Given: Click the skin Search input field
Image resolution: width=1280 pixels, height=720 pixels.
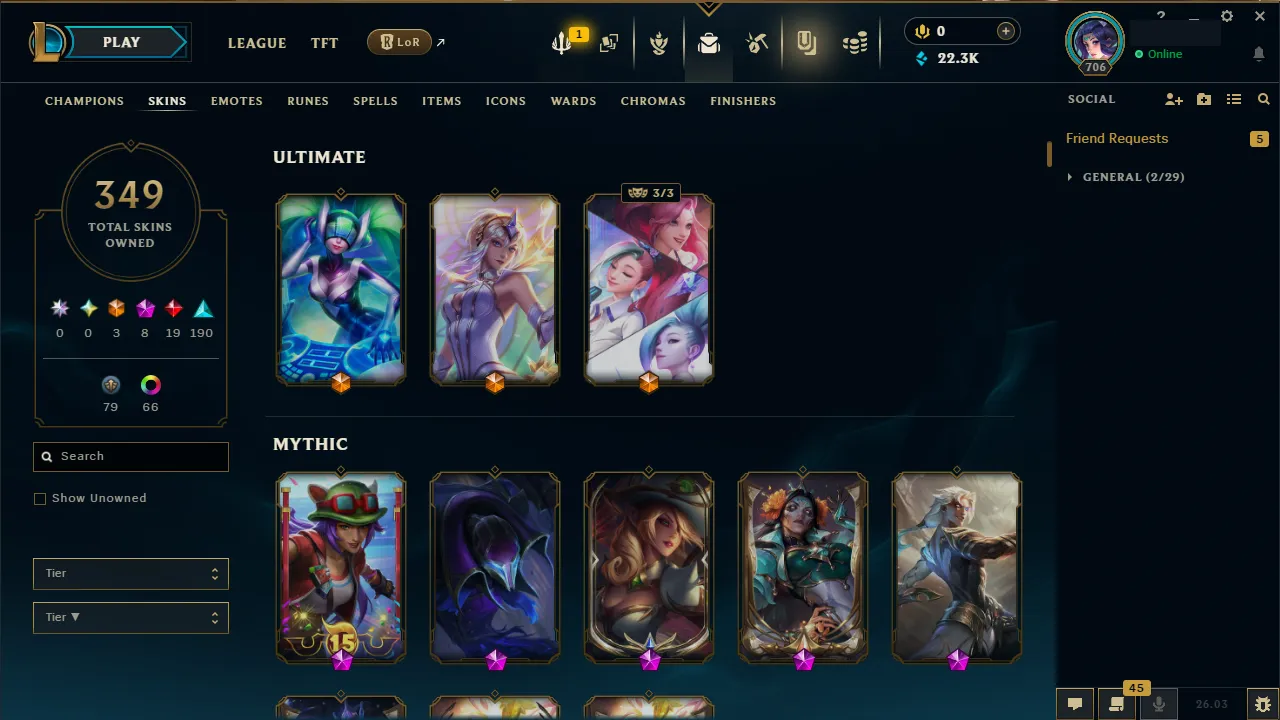Looking at the screenshot, I should tap(130, 456).
